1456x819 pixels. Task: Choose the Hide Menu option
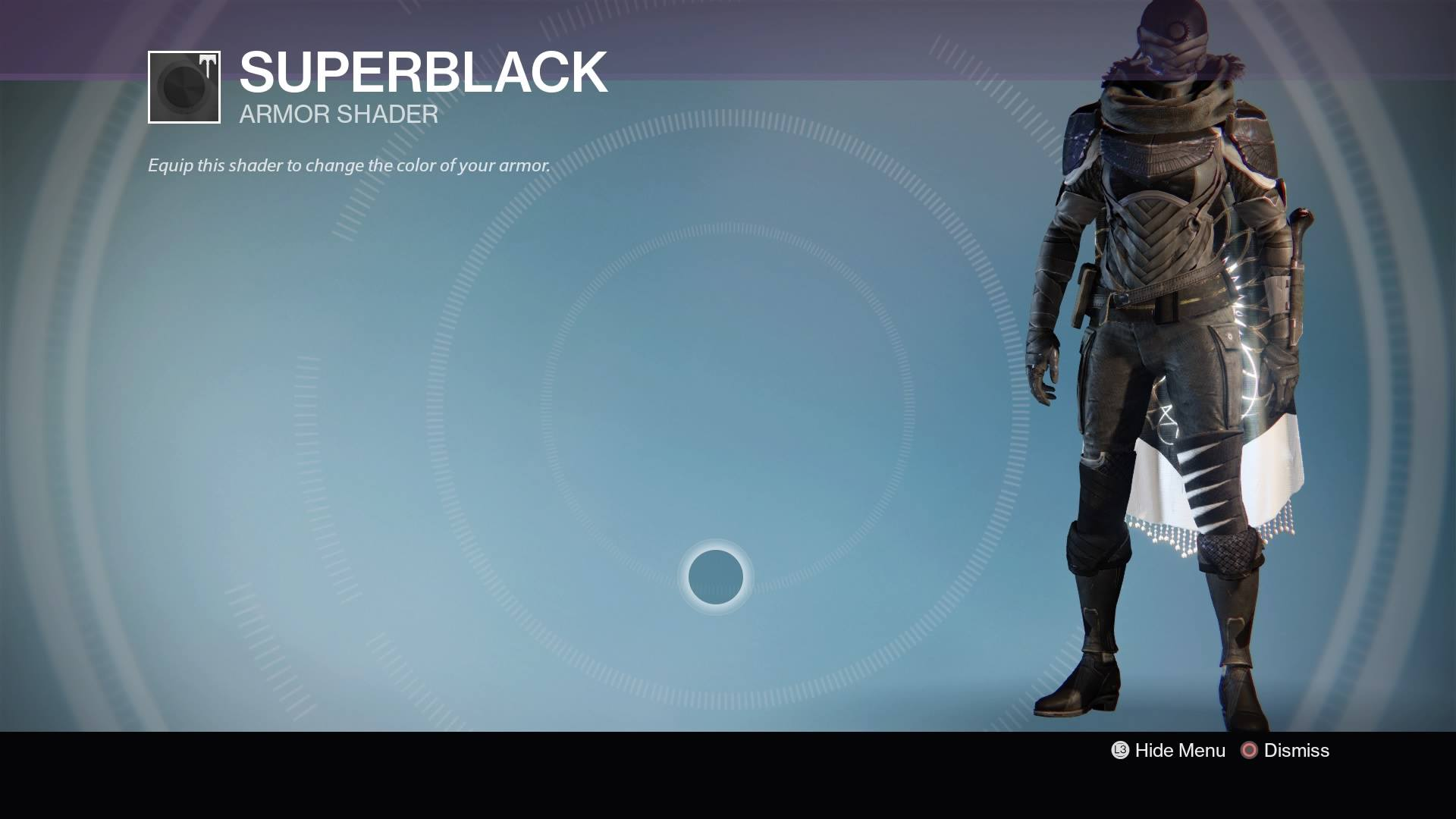[x=1169, y=751]
